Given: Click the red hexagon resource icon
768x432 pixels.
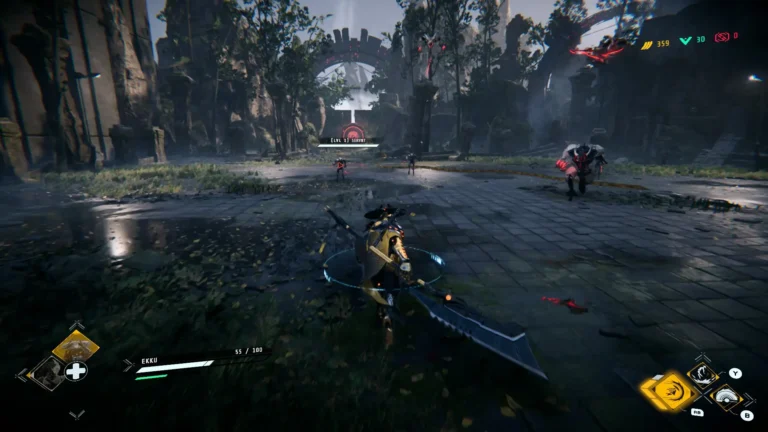Looking at the screenshot, I should click(721, 37).
